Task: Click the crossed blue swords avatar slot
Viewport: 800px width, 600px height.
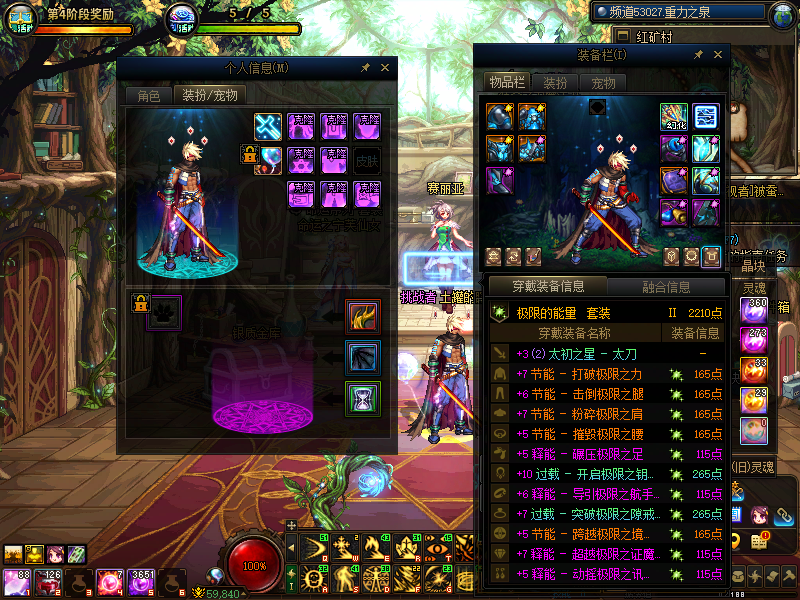Action: [269, 126]
